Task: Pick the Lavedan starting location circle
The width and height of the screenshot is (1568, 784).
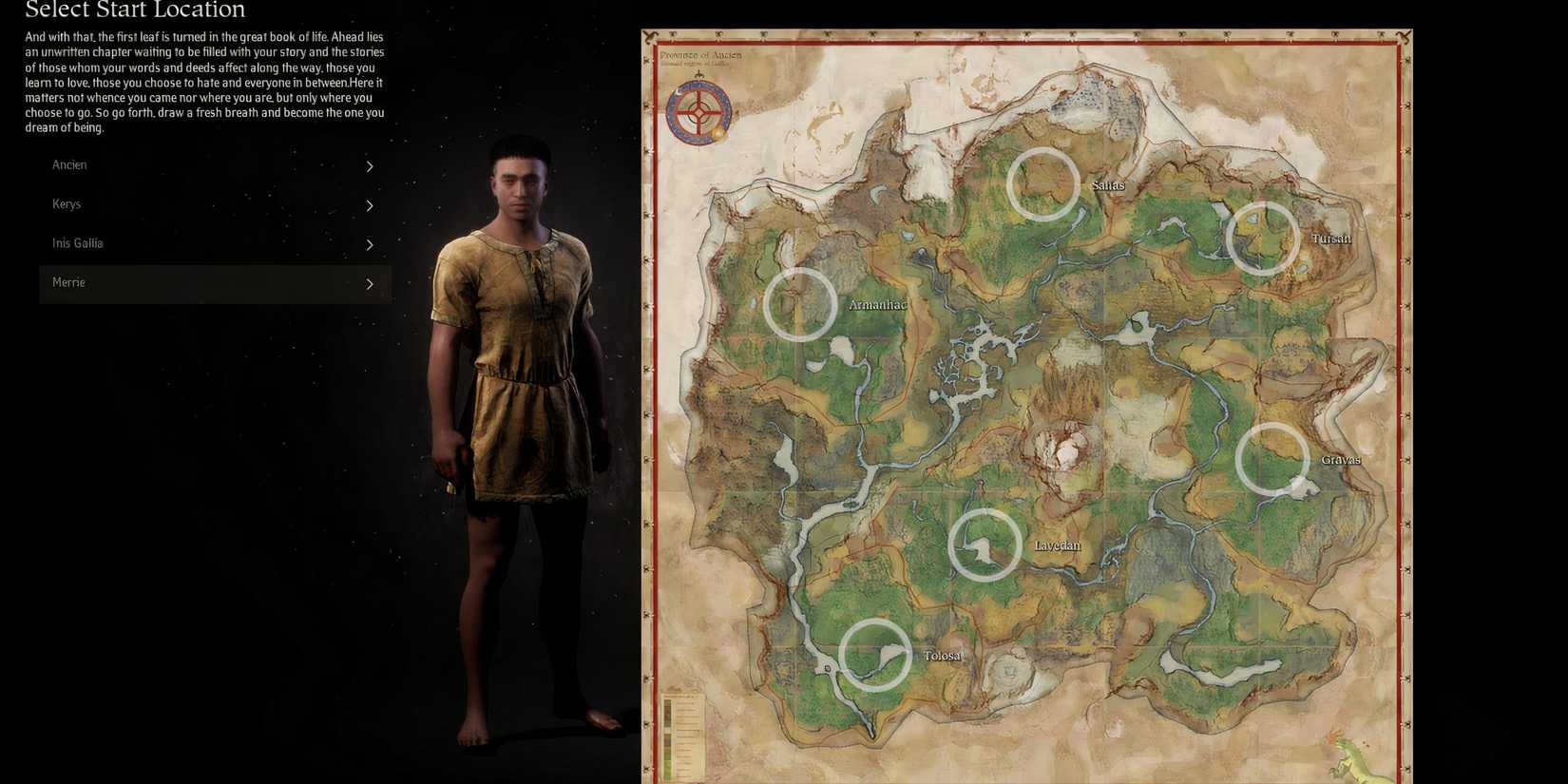Action: [984, 545]
